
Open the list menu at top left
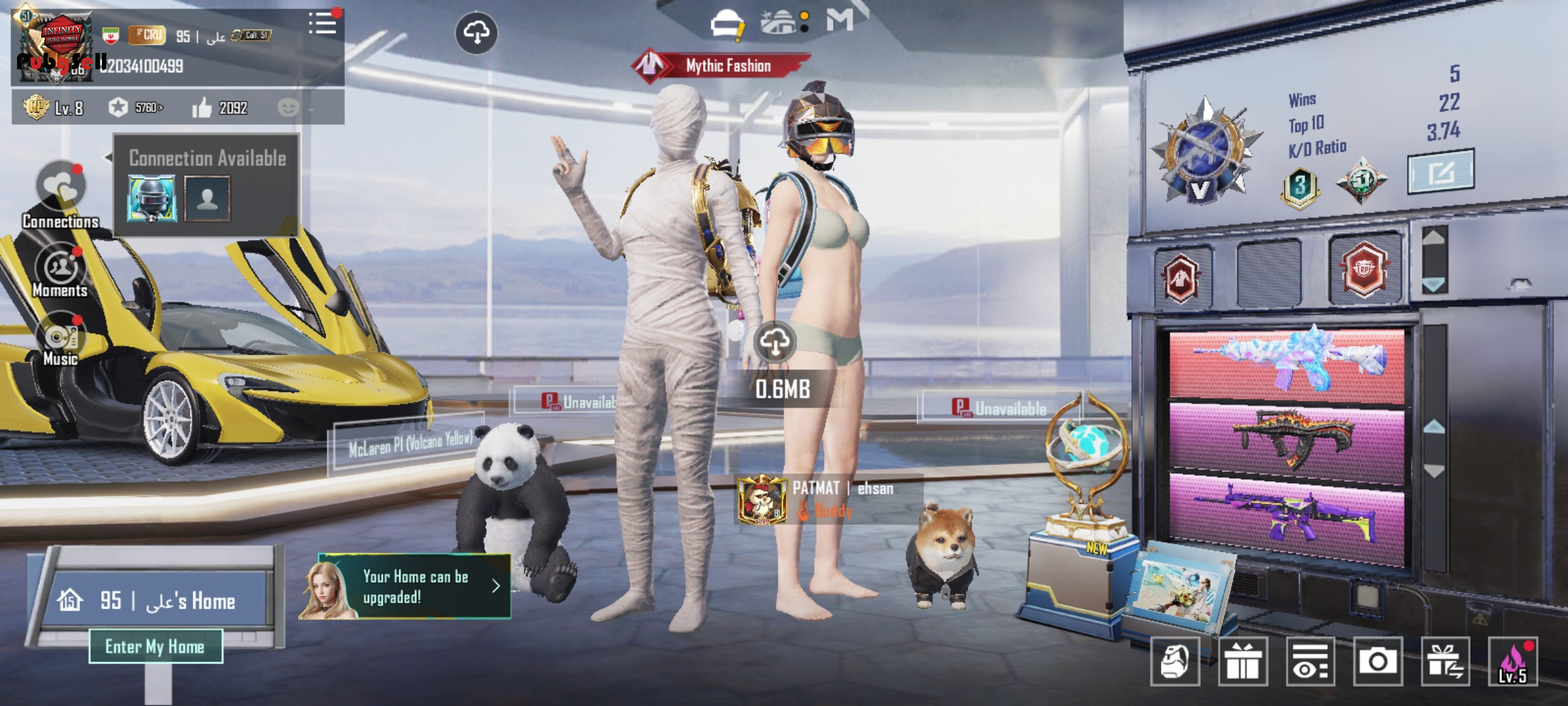pos(322,24)
